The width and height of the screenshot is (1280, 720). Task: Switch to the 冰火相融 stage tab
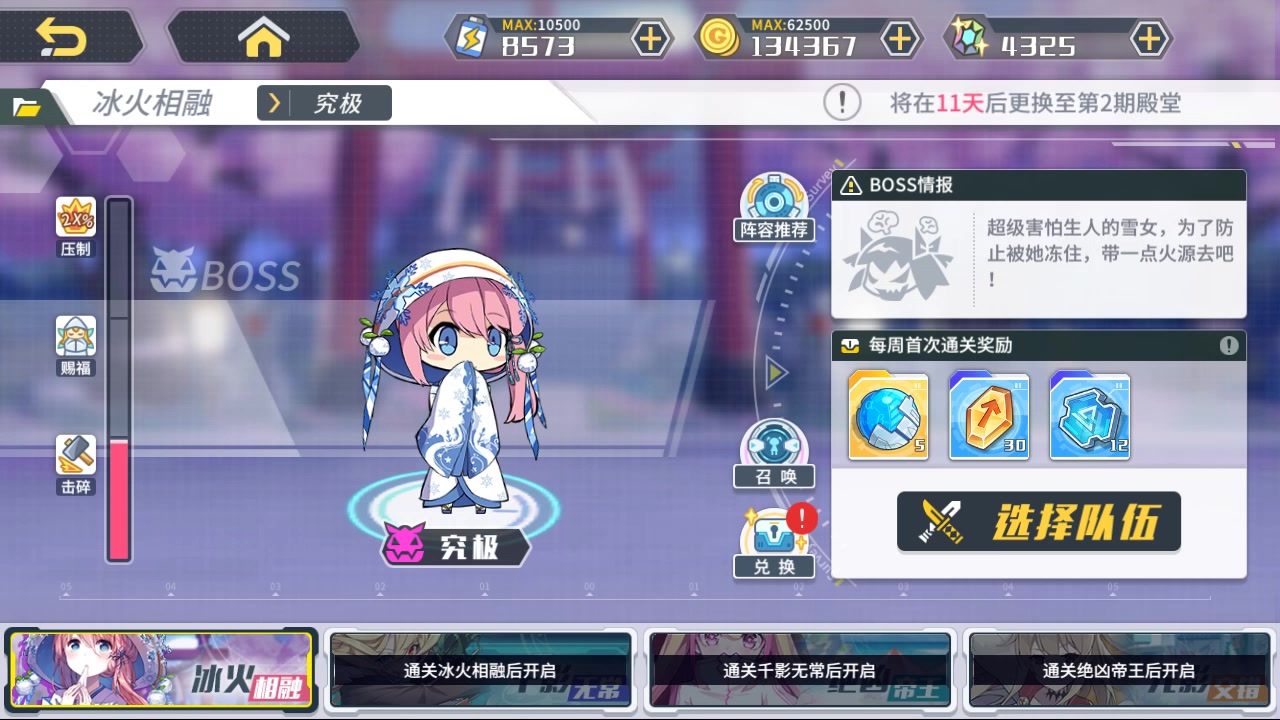[x=163, y=670]
